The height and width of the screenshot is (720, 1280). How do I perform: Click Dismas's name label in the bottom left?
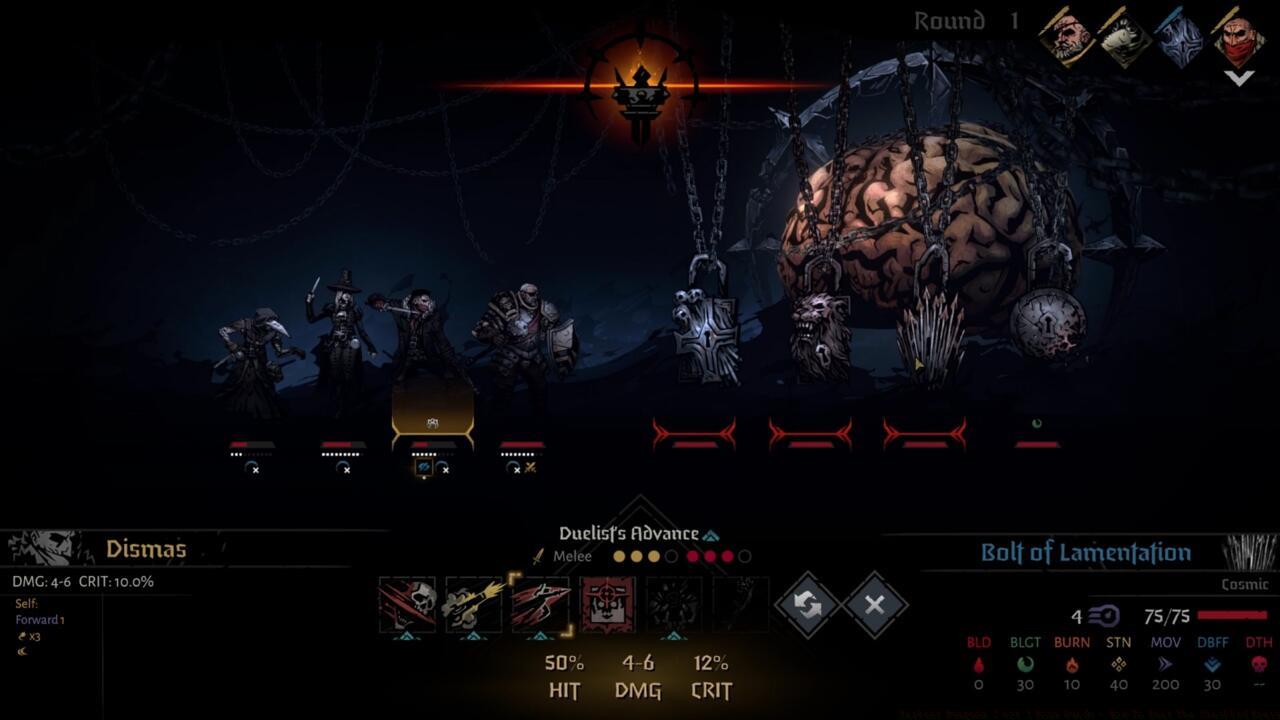[148, 549]
